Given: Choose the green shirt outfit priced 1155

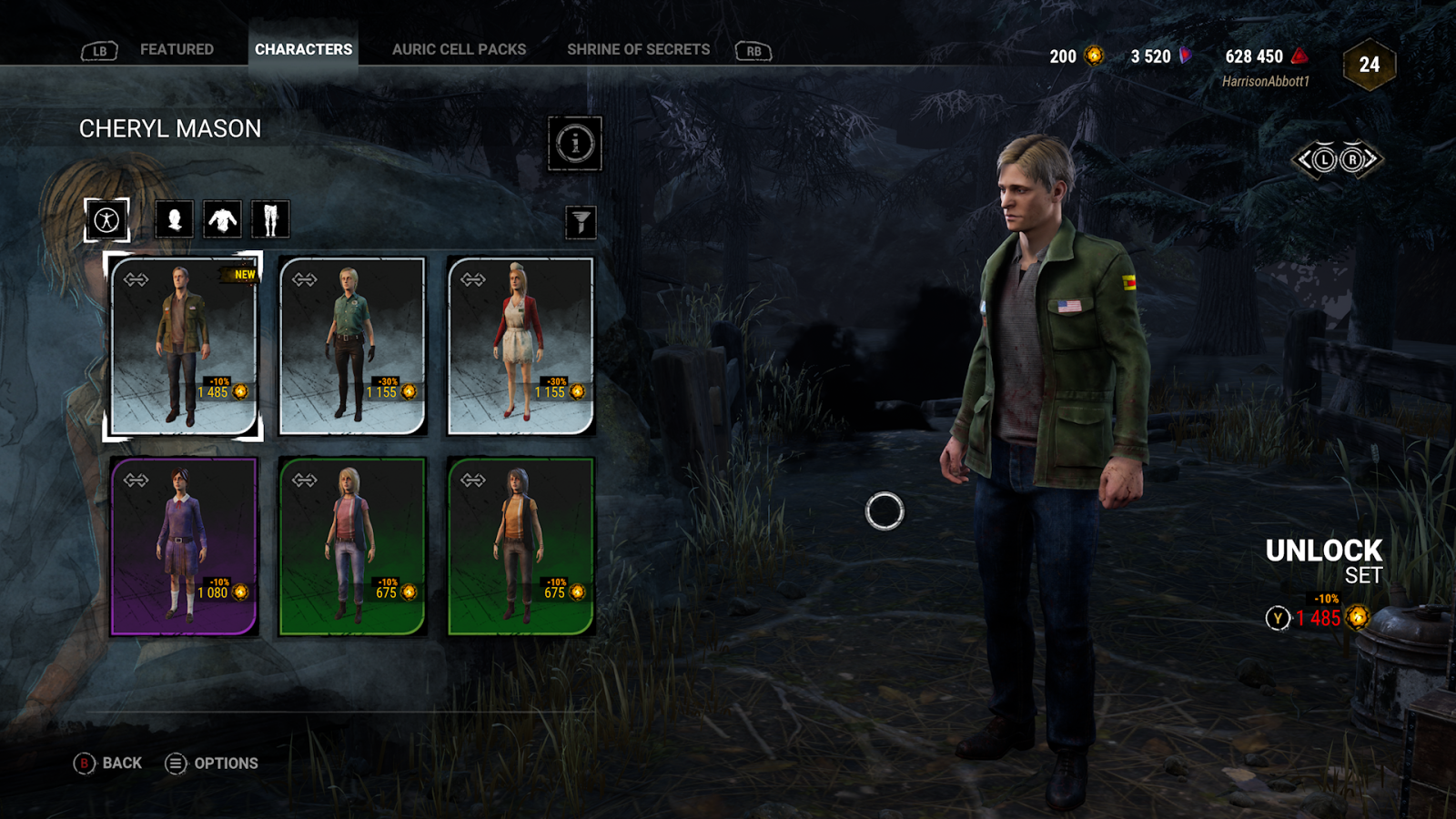Looking at the screenshot, I should (x=352, y=346).
